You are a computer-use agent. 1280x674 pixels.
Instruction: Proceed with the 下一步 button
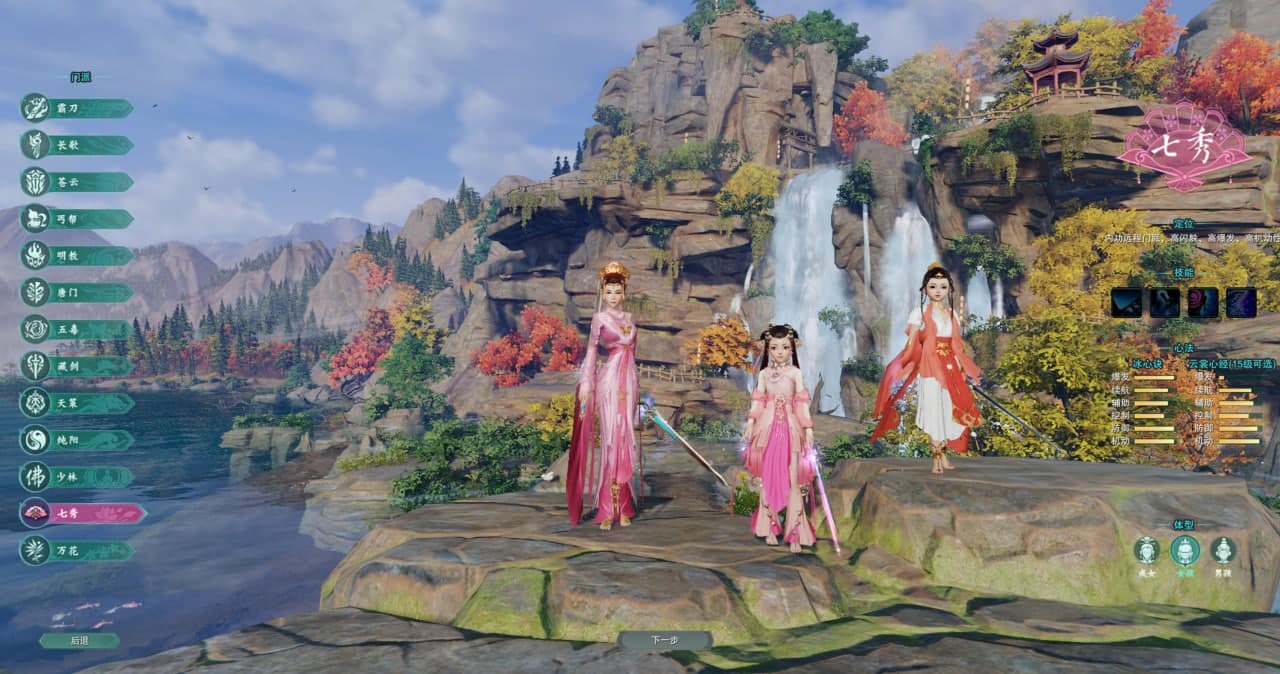664,640
